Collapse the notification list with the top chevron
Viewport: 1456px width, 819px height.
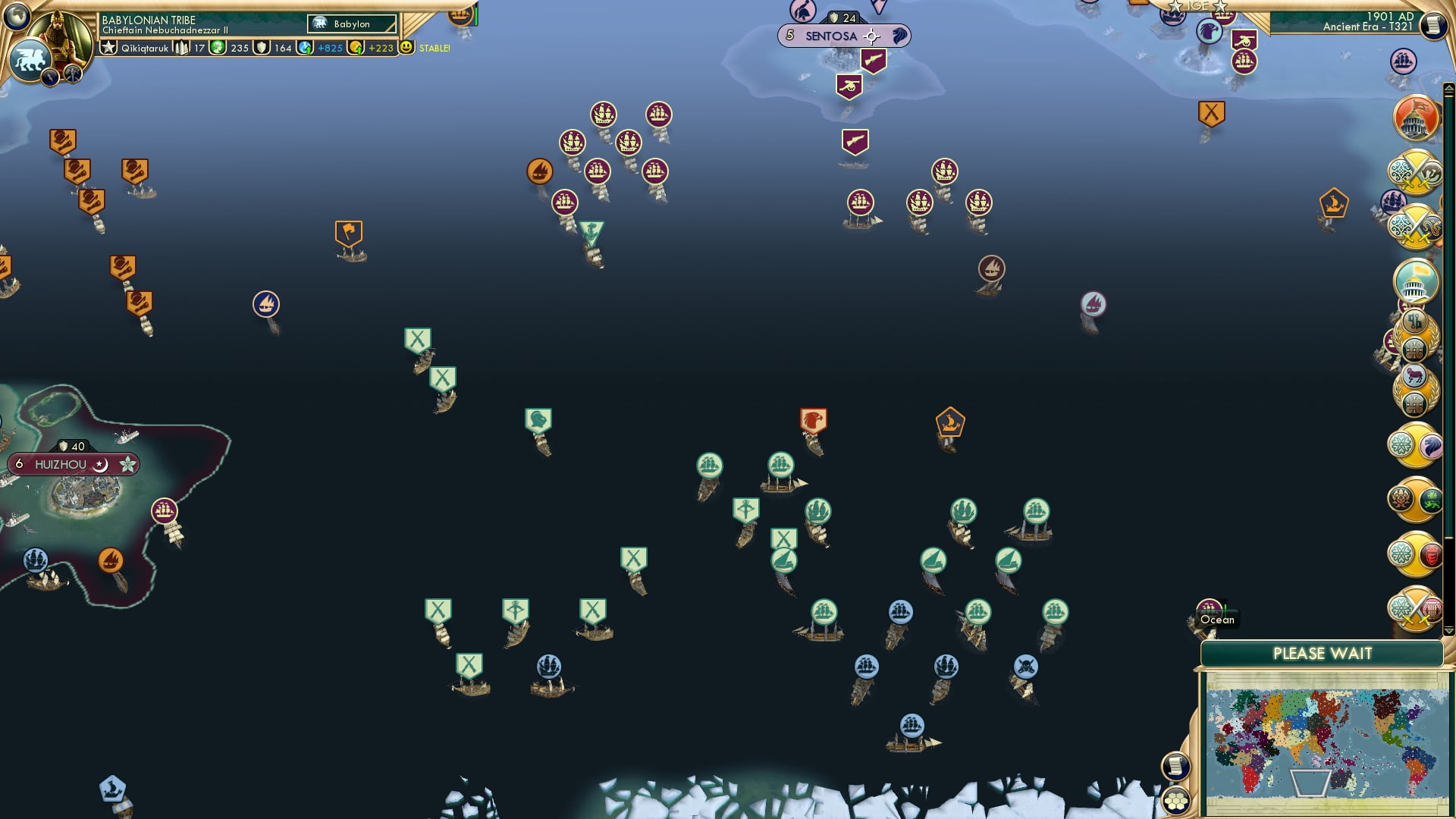[x=1448, y=88]
